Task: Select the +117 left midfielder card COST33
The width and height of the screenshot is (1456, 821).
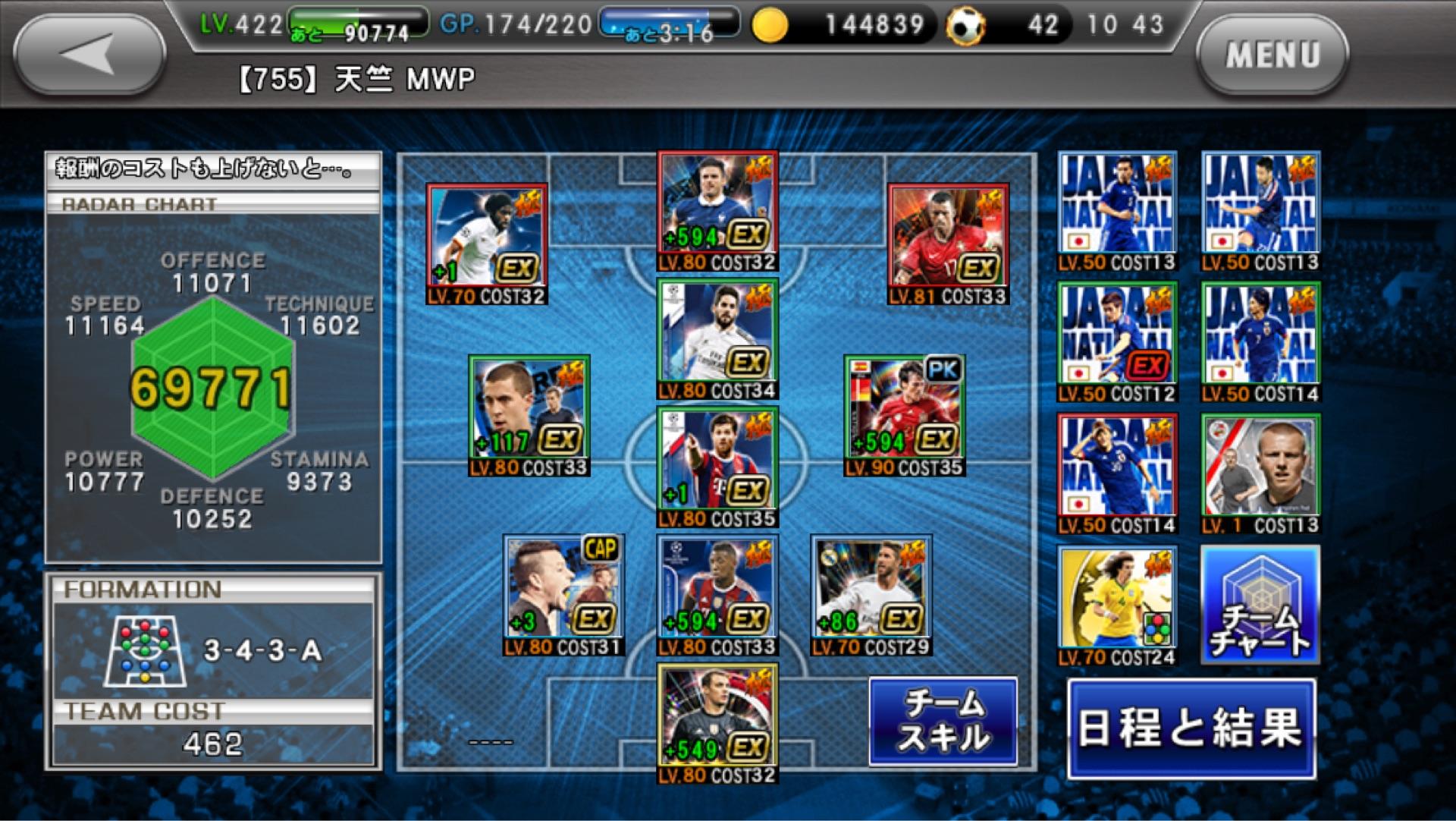Action: (529, 415)
